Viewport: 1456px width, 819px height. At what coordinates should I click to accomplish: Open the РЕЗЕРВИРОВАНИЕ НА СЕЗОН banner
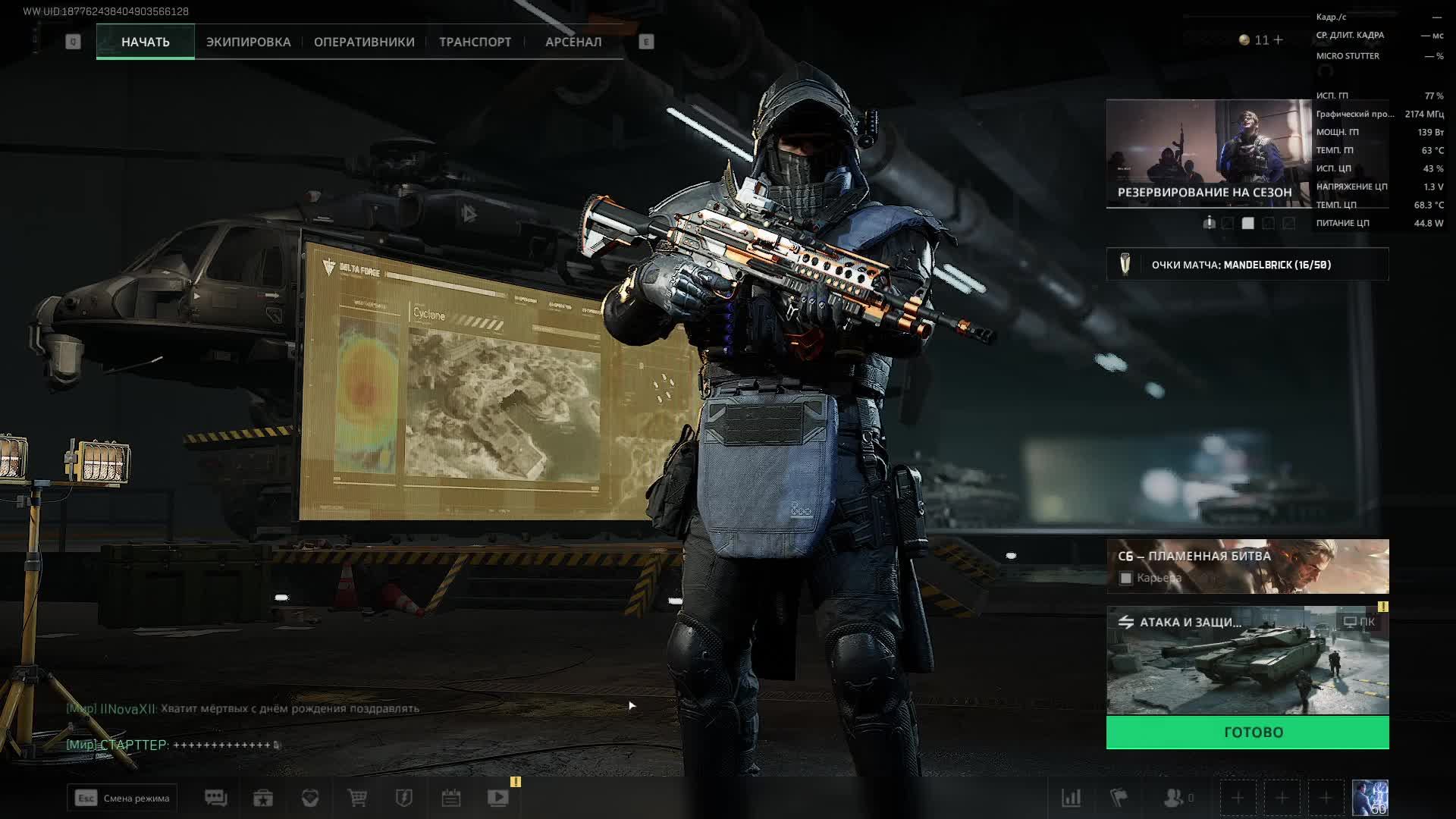point(1209,153)
